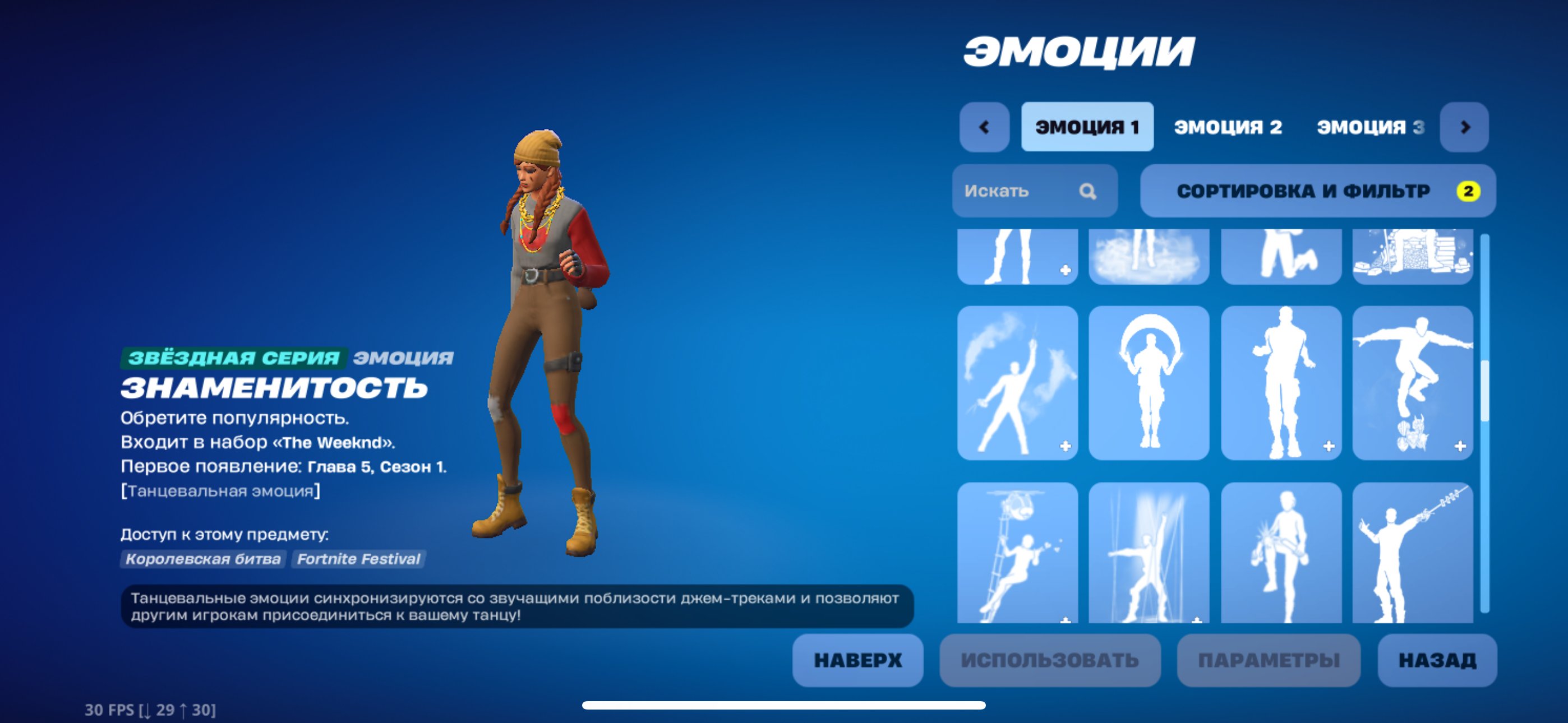1568x723 pixels.
Task: Click the magnifier icon in search bar
Action: 1089,192
